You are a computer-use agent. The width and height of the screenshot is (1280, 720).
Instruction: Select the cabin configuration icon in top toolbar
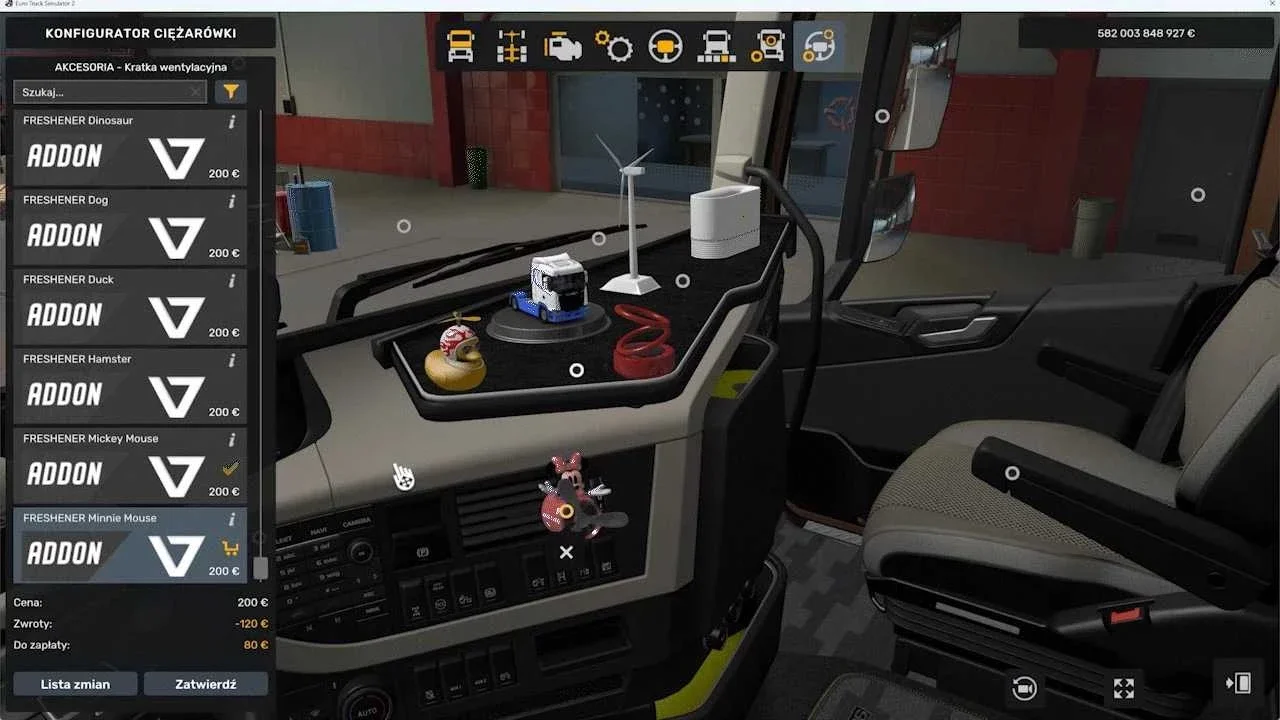click(x=461, y=46)
